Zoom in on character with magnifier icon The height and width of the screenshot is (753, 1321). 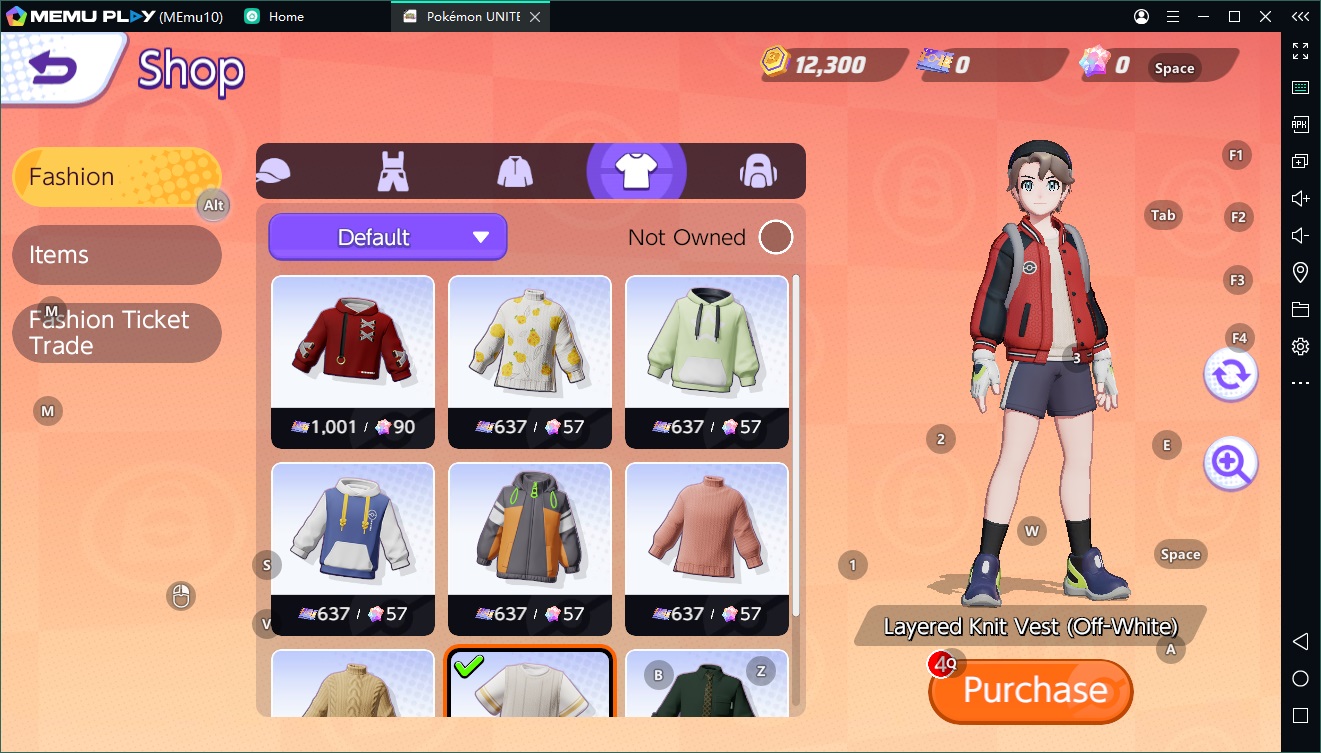[x=1230, y=464]
